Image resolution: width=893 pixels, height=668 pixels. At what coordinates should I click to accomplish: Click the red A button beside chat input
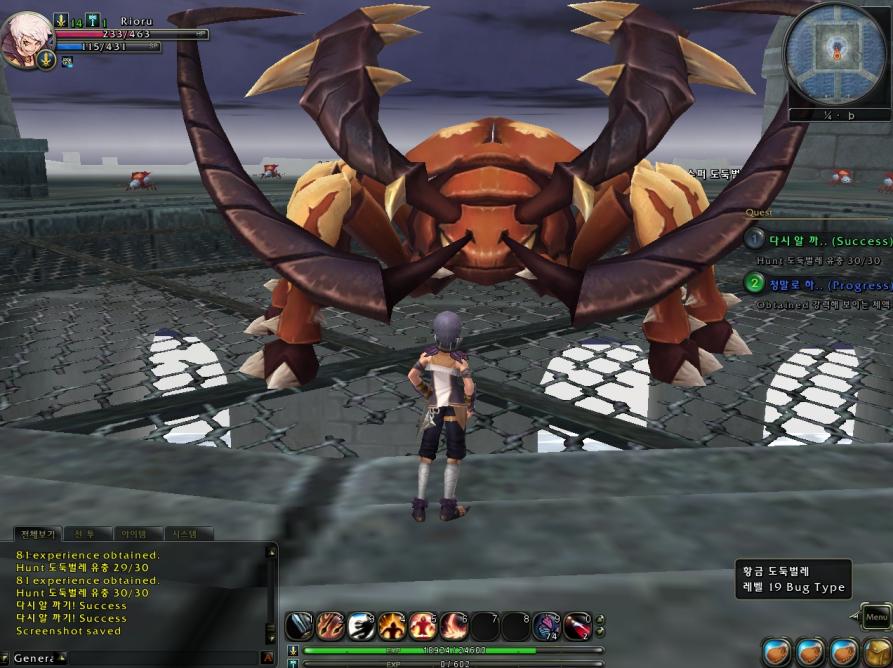[x=267, y=658]
